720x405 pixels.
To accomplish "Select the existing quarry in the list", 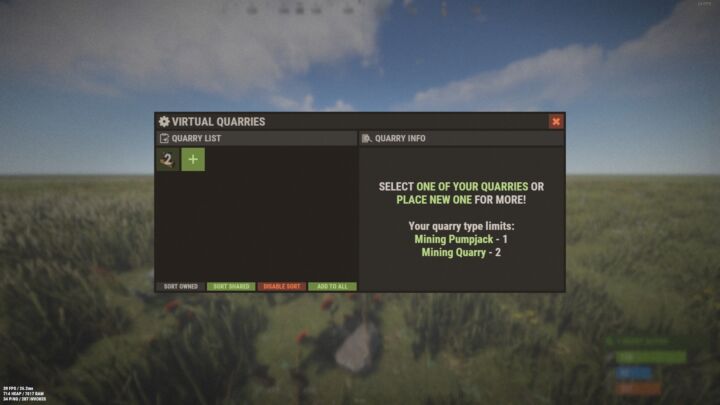I will pos(167,159).
